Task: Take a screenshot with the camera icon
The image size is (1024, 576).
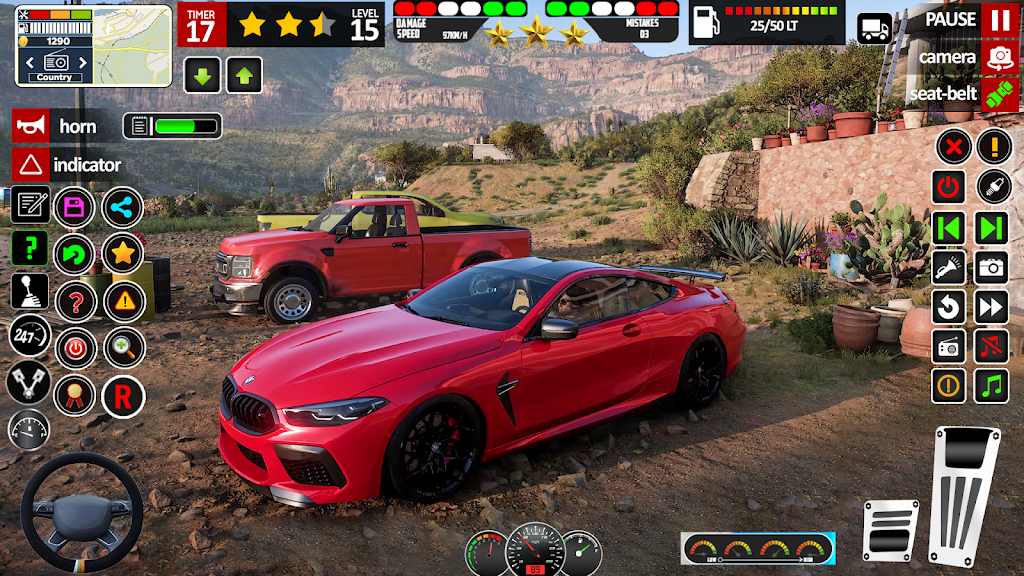Action: (x=991, y=267)
